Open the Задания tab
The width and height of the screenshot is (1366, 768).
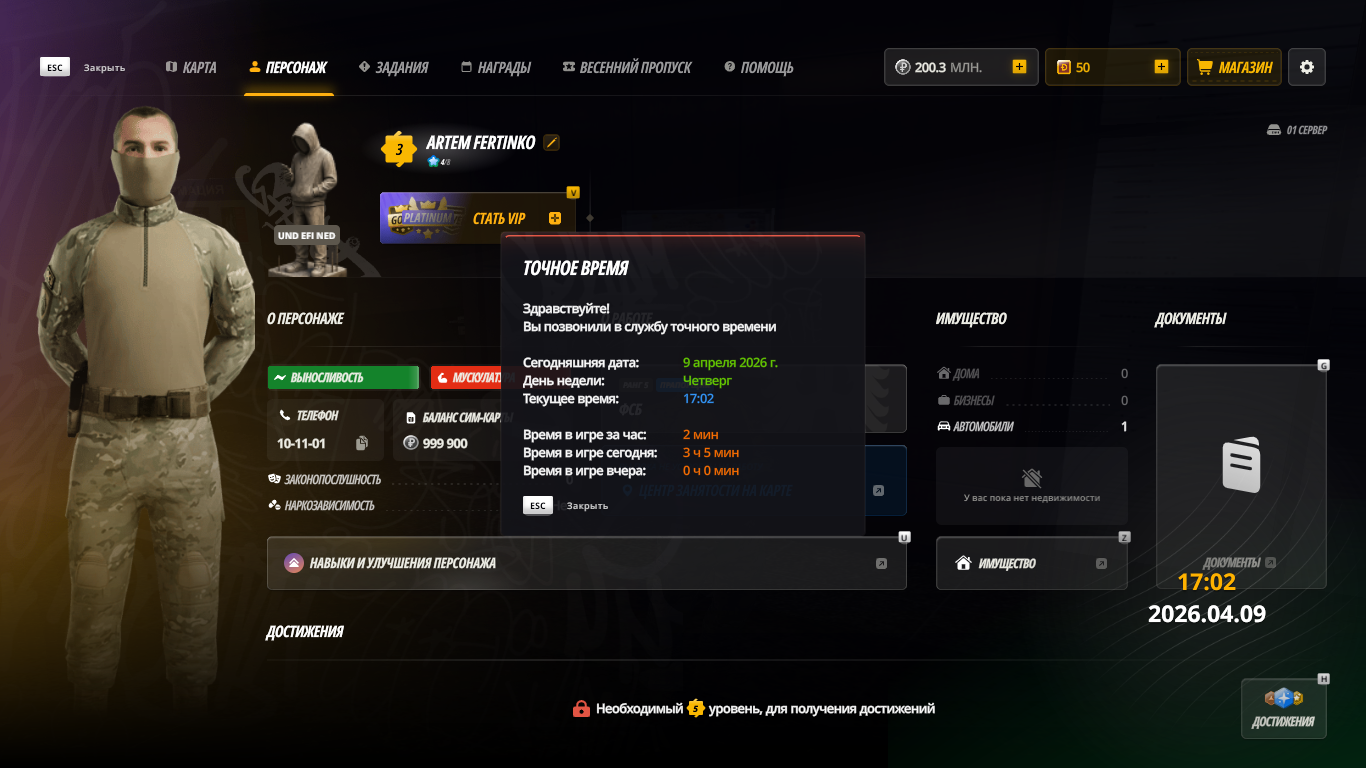393,68
